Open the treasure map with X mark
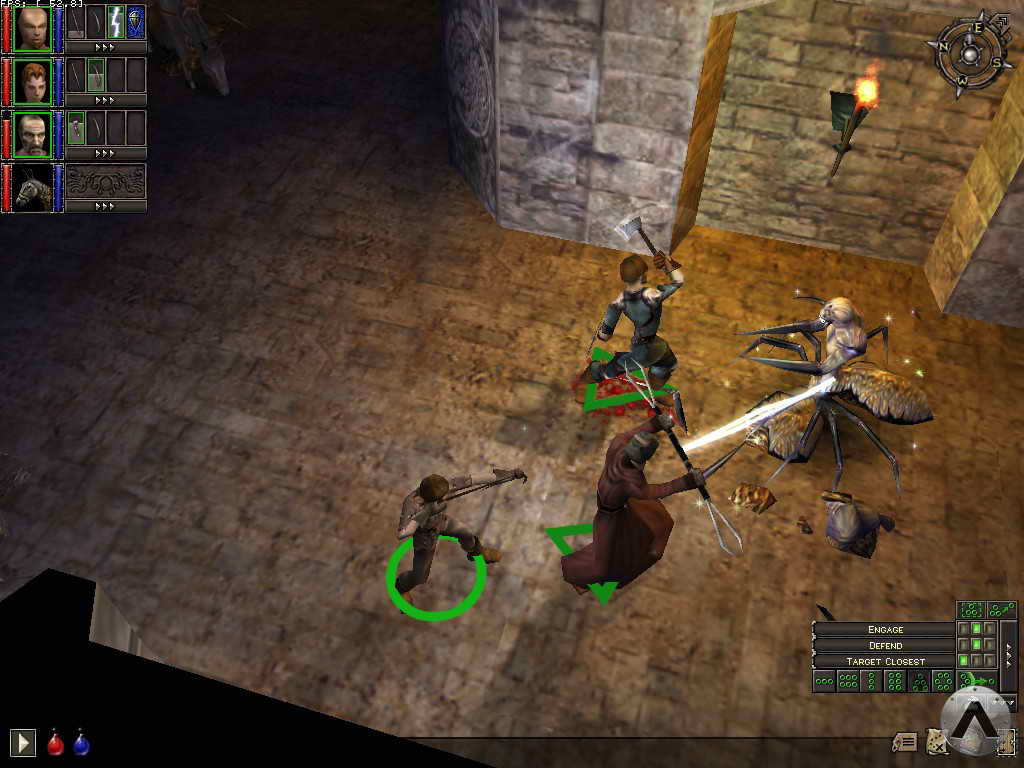 (935, 741)
